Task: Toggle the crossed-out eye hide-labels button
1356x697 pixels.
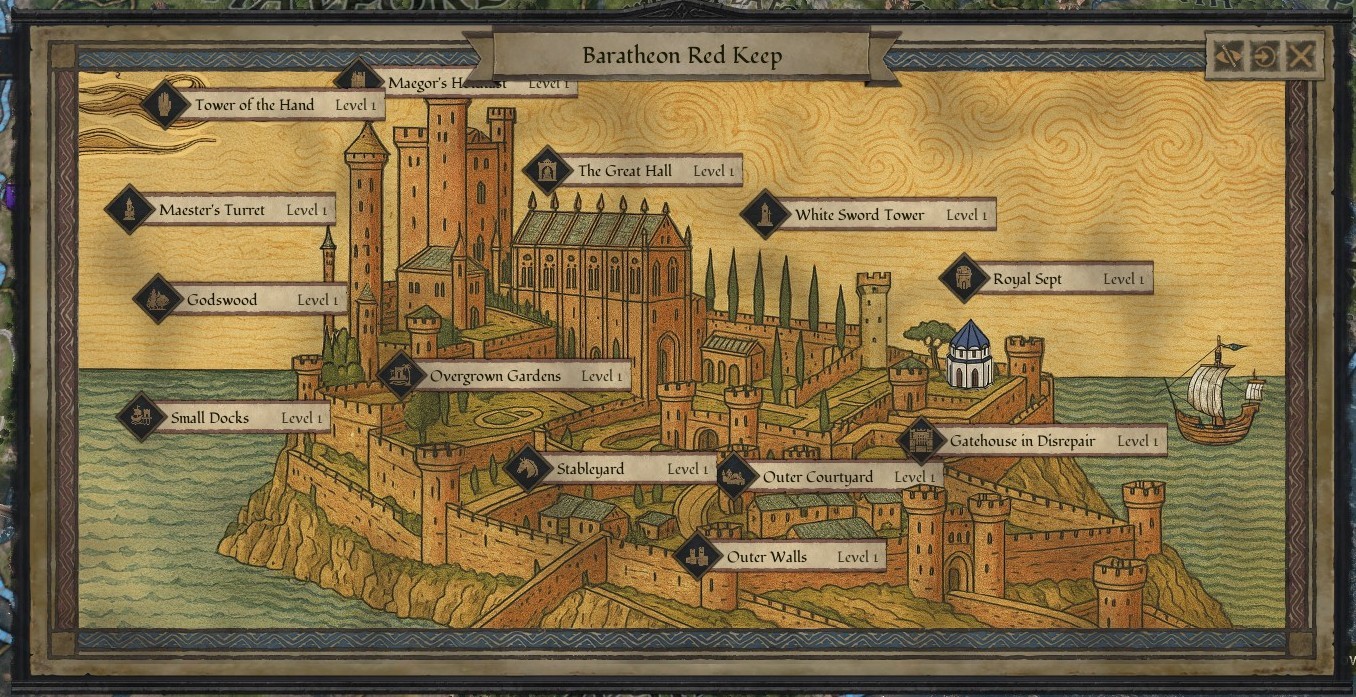Action: click(x=1227, y=56)
